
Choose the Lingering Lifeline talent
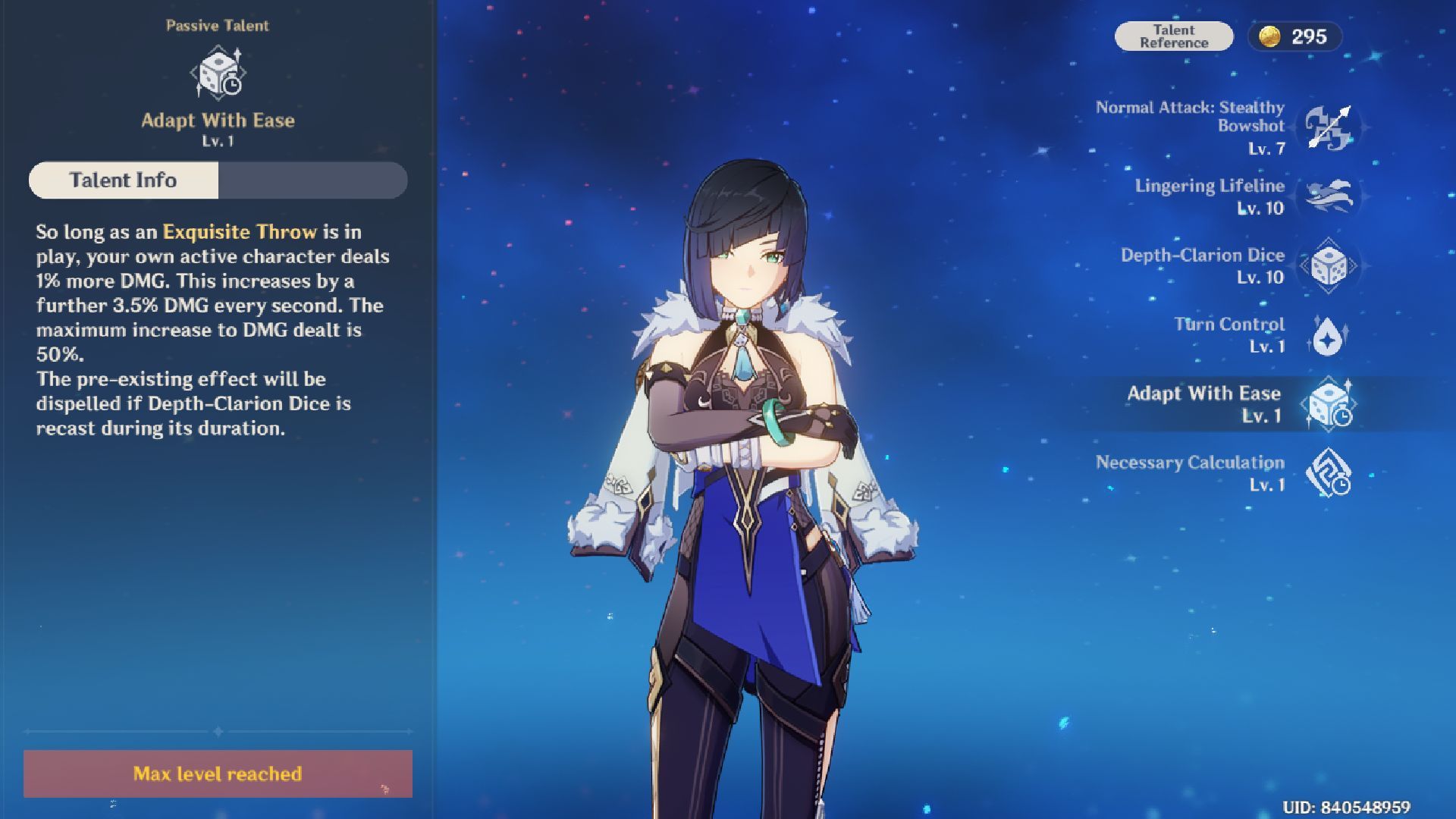click(x=1328, y=196)
